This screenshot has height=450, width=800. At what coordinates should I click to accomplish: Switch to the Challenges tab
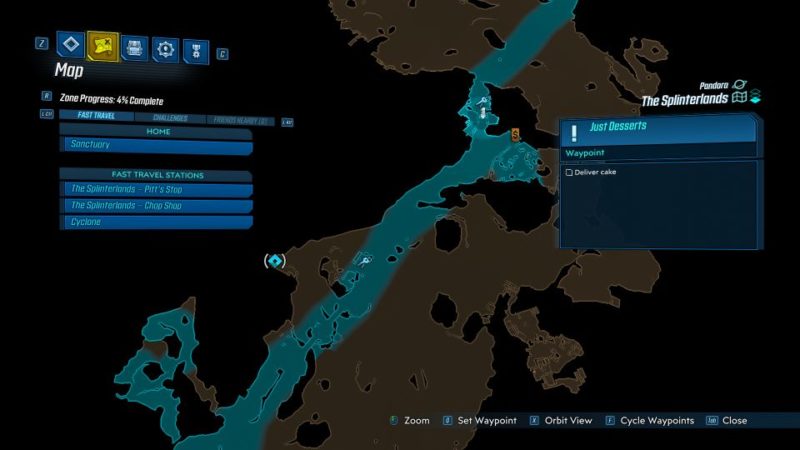pos(166,116)
